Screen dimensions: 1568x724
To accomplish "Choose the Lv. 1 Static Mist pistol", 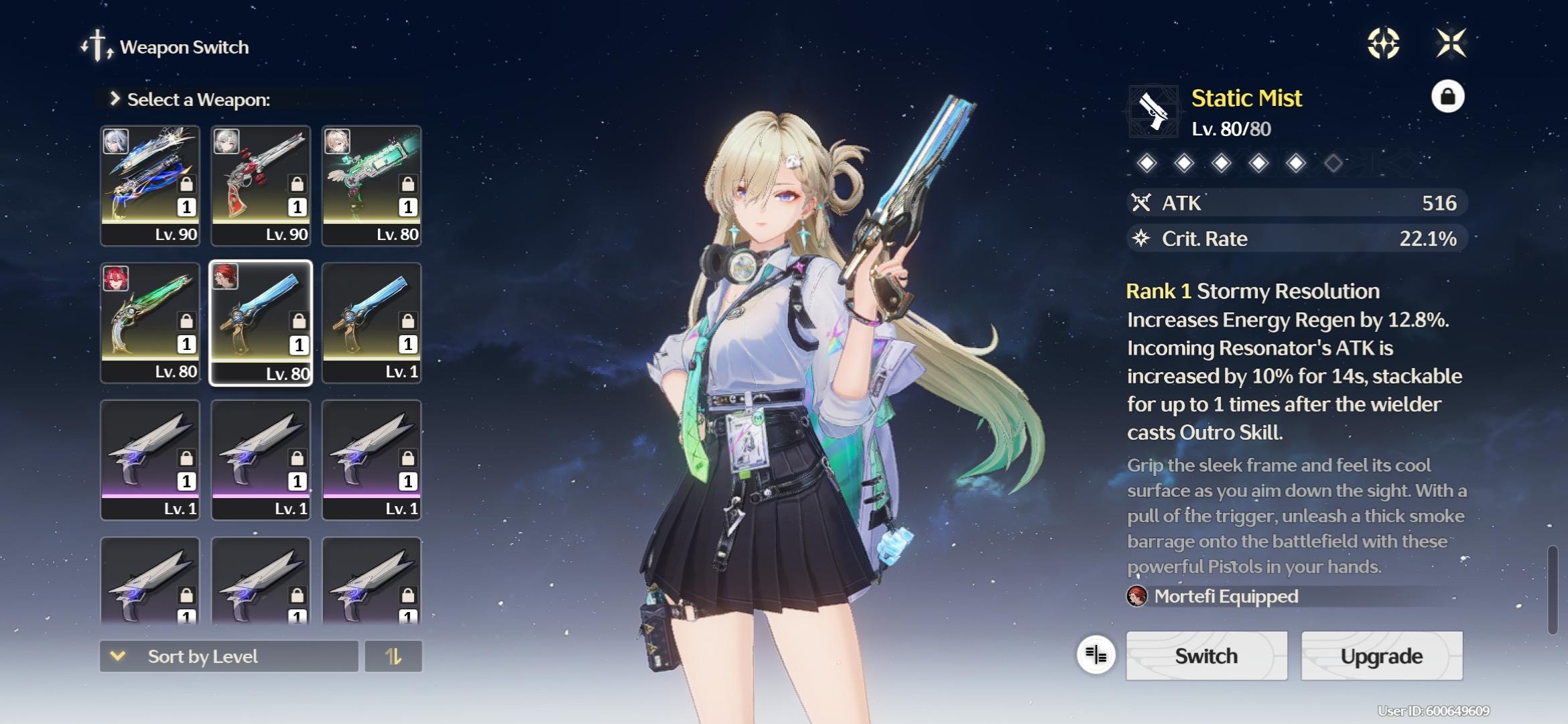I will point(371,322).
